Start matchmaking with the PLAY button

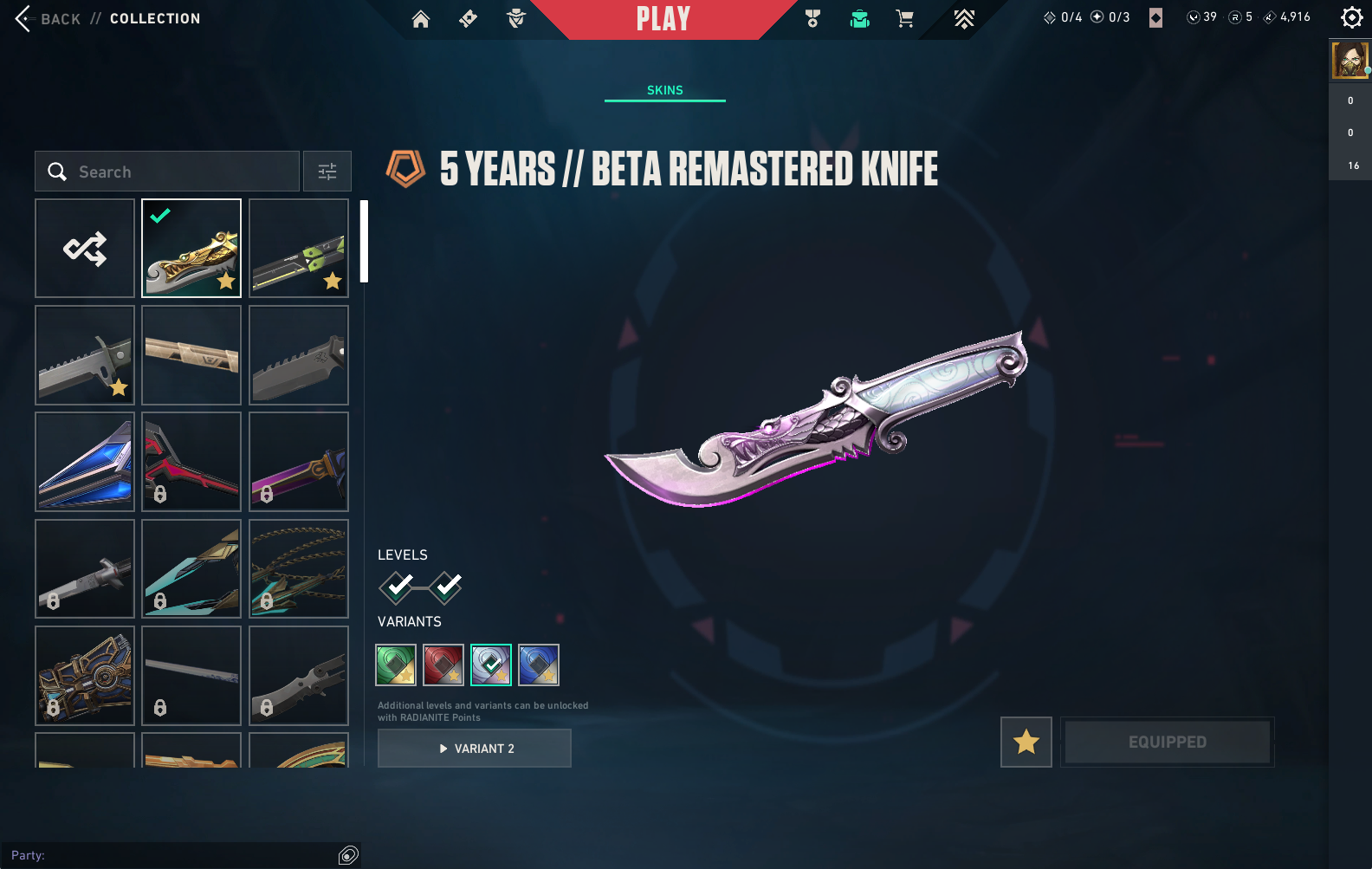pos(663,19)
